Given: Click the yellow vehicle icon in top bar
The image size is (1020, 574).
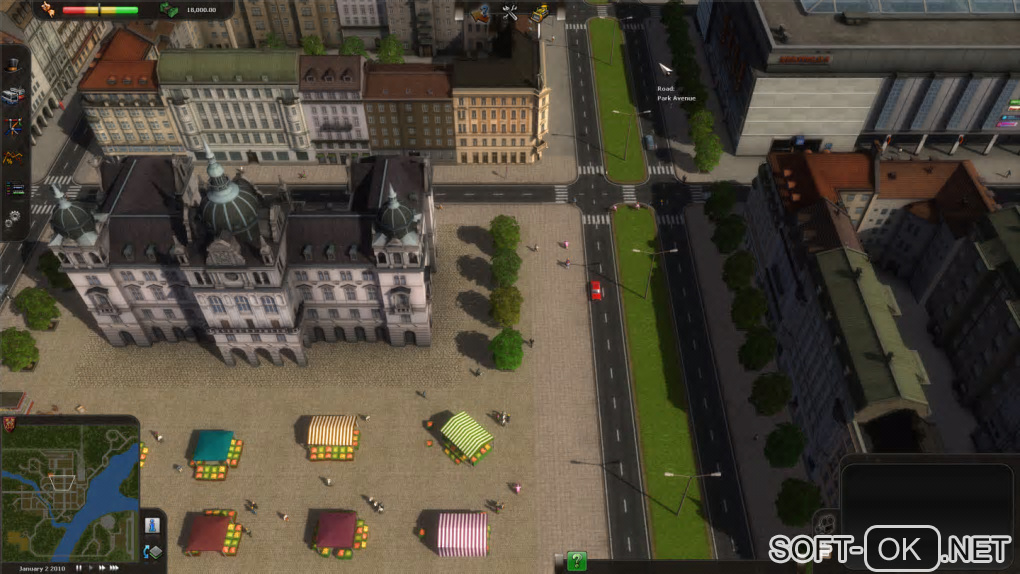Looking at the screenshot, I should [x=540, y=12].
